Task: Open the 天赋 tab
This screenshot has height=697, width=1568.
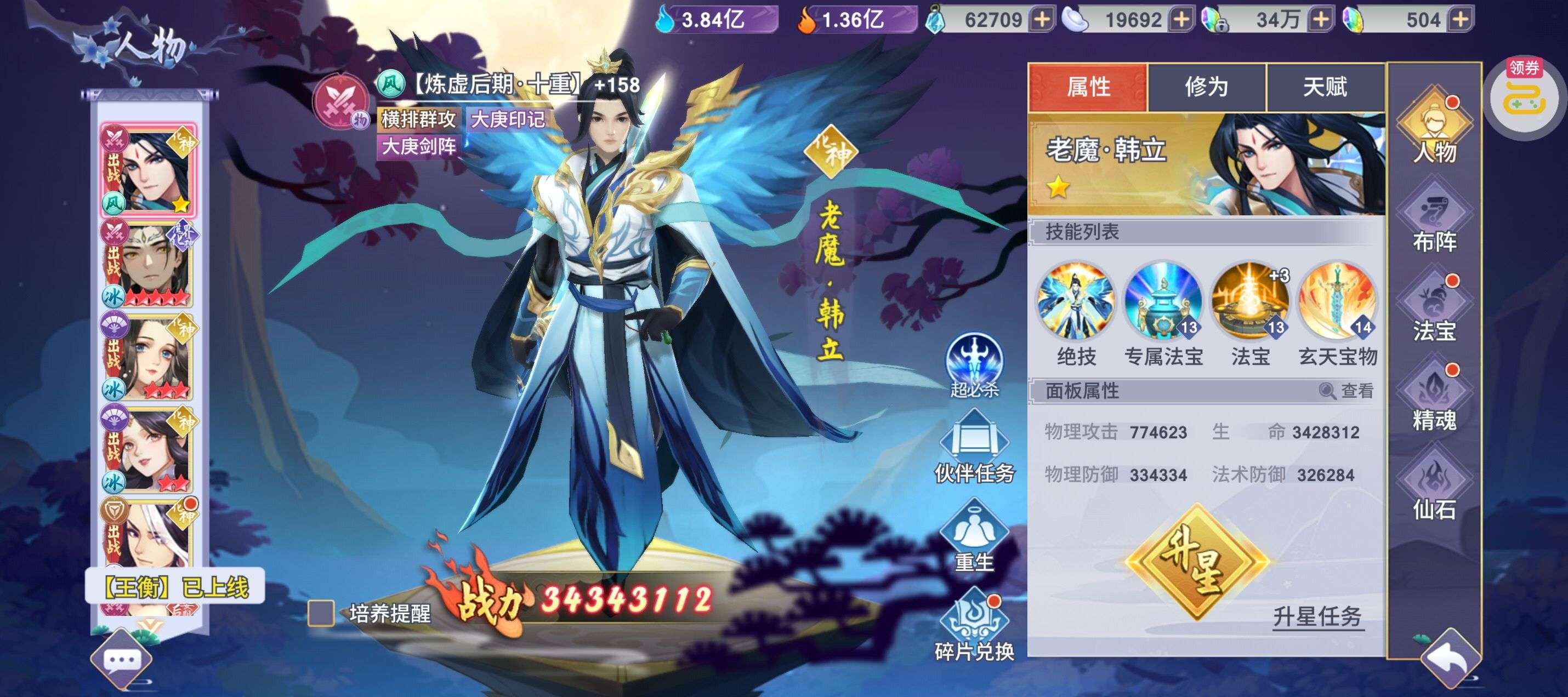Action: click(1325, 87)
